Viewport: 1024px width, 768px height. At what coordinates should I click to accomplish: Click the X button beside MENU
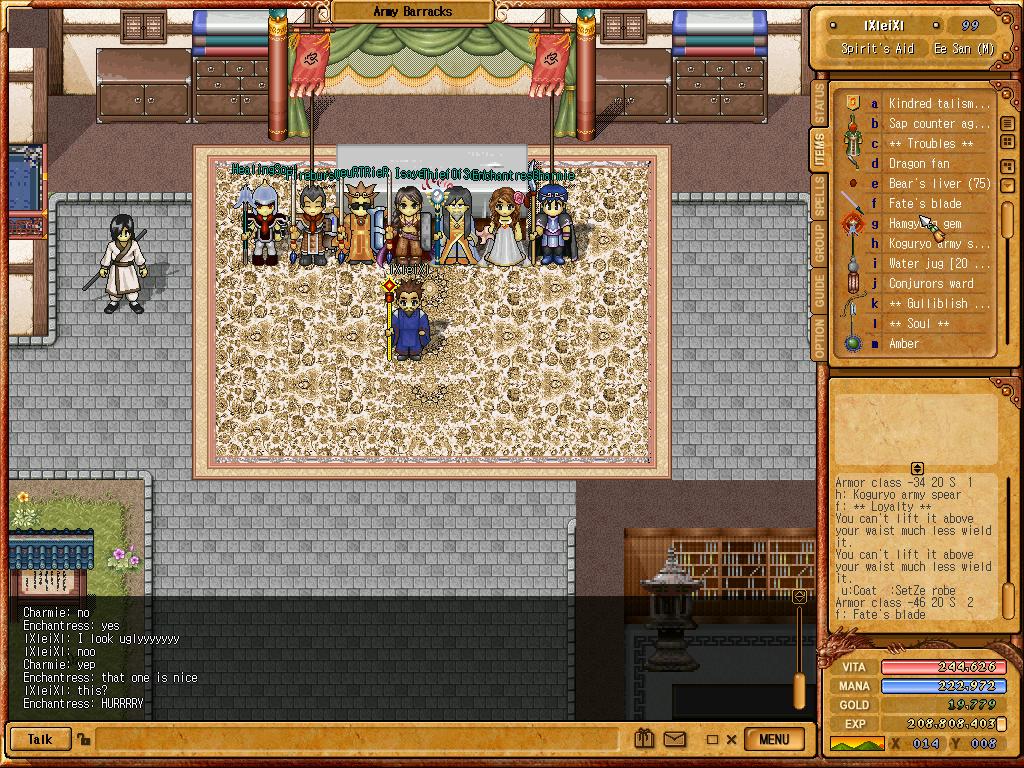click(731, 740)
